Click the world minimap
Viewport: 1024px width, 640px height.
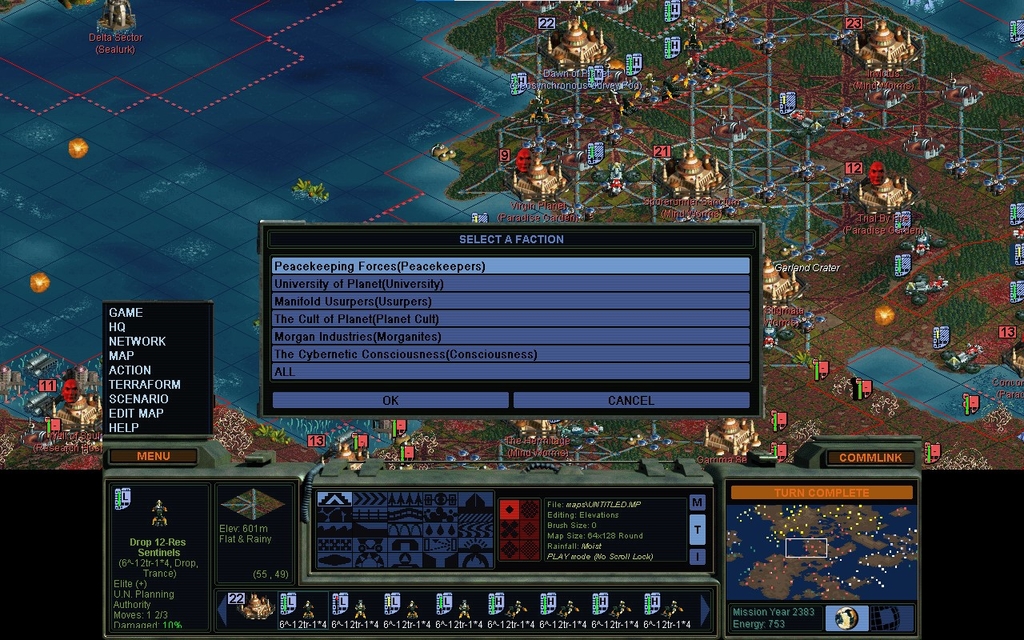821,551
